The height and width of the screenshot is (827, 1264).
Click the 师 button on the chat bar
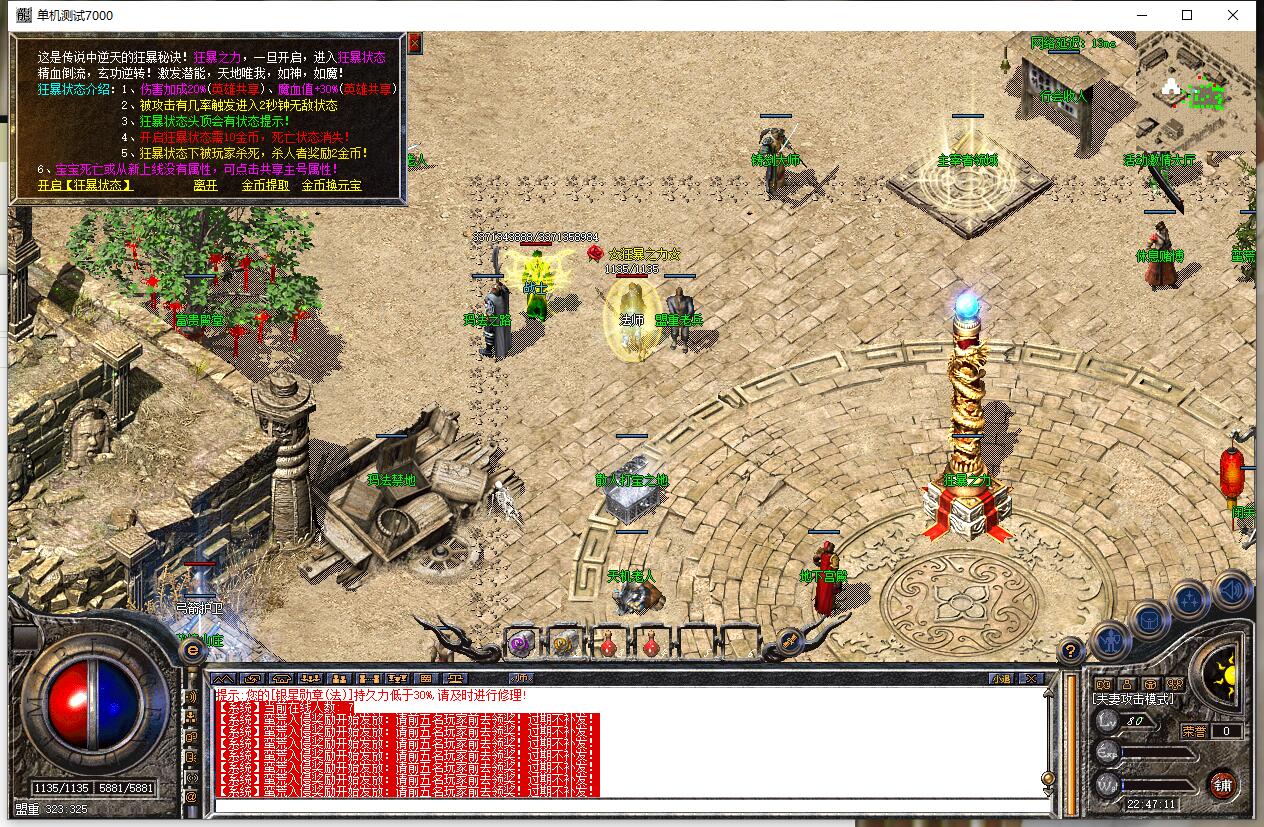pyautogui.click(x=522, y=678)
